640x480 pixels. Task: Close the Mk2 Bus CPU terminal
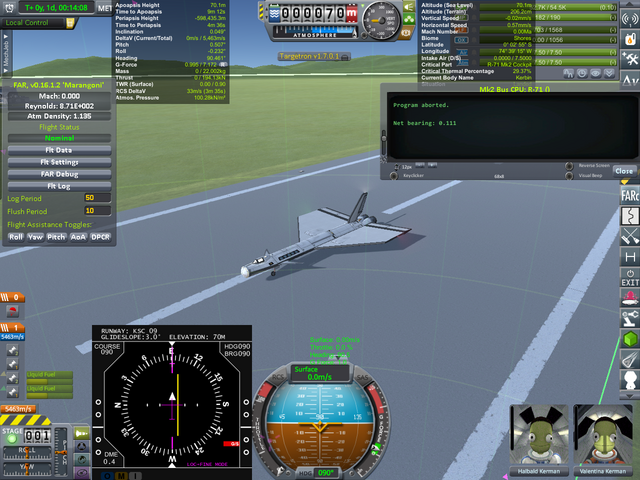coord(623,171)
